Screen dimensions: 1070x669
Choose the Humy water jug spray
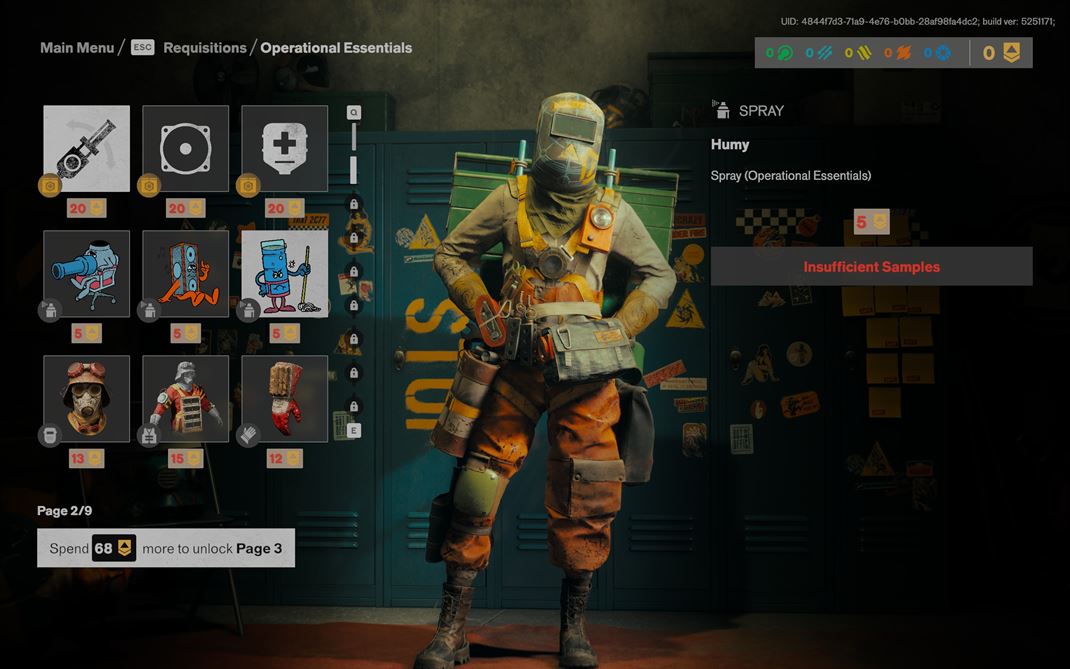pos(284,274)
